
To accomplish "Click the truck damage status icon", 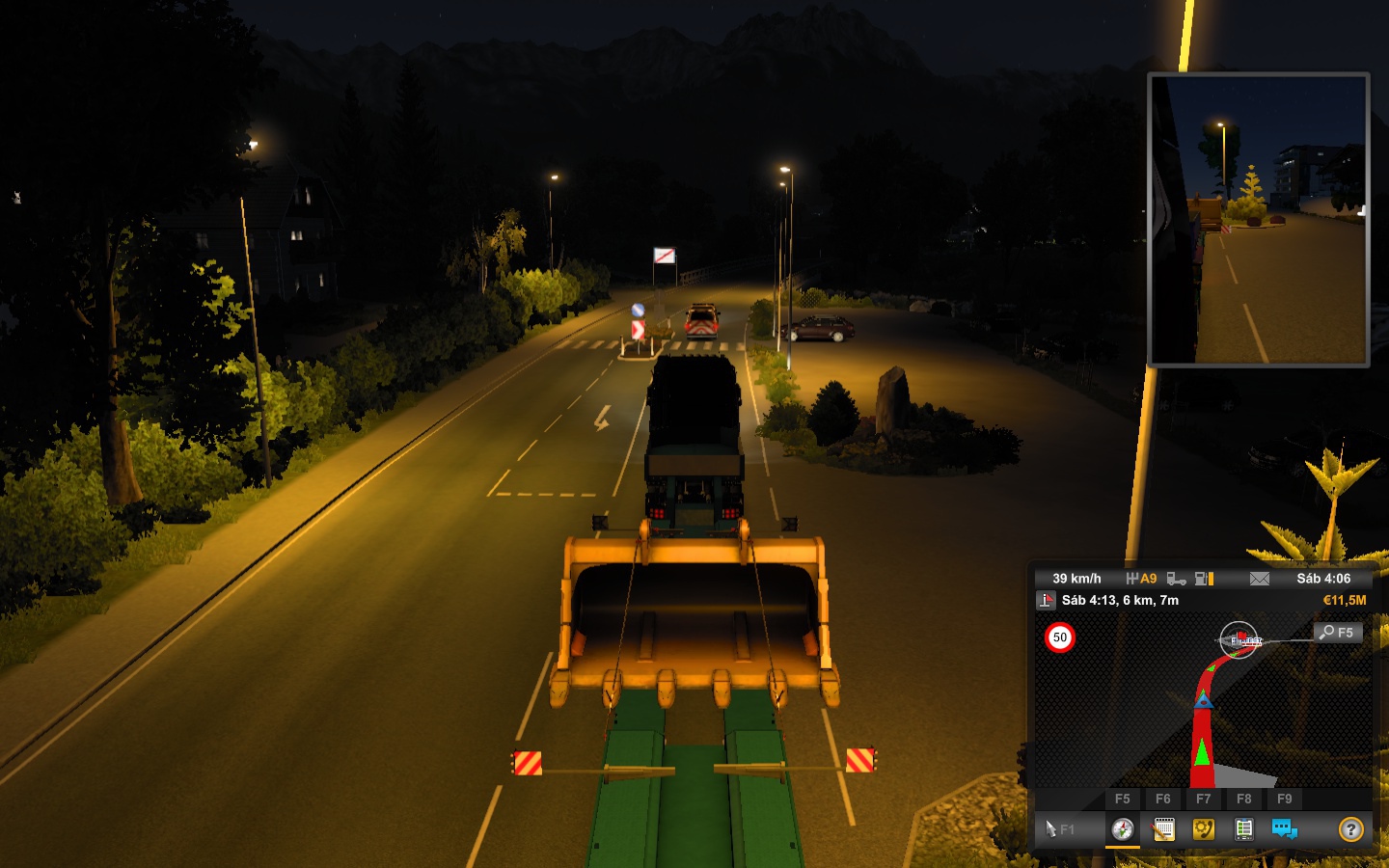I will [1176, 579].
